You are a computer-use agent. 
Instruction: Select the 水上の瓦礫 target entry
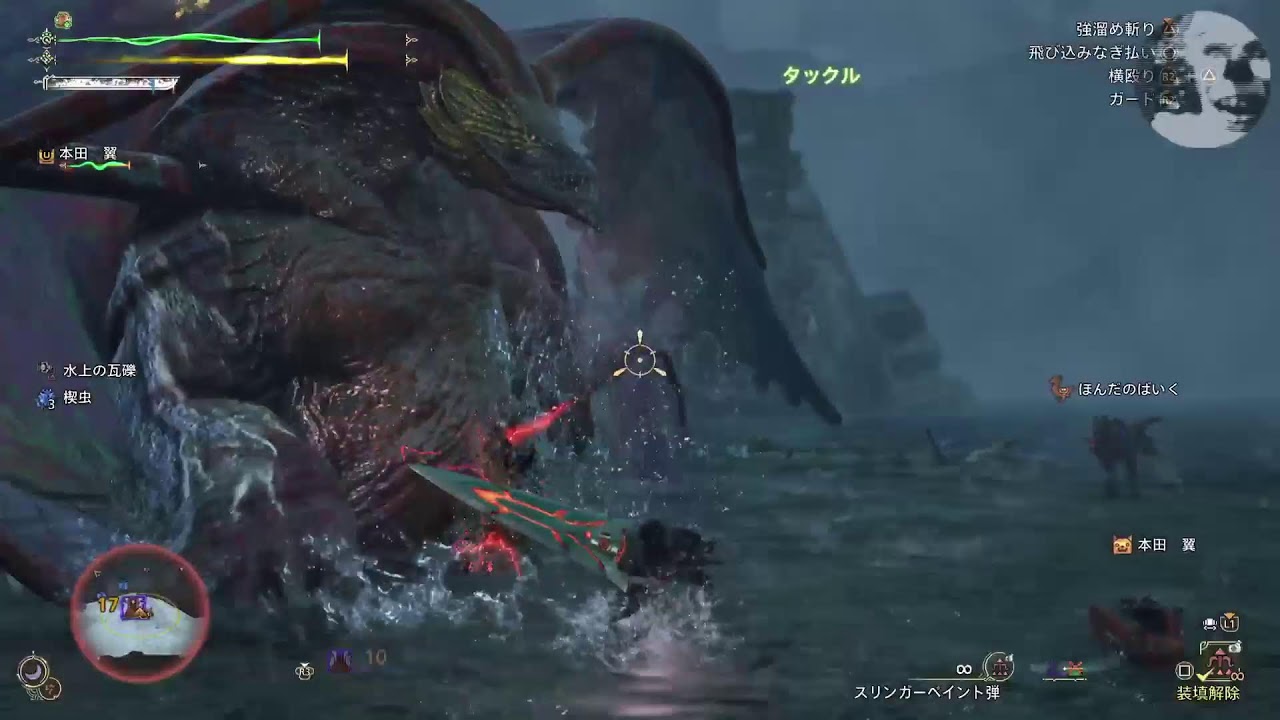click(98, 370)
